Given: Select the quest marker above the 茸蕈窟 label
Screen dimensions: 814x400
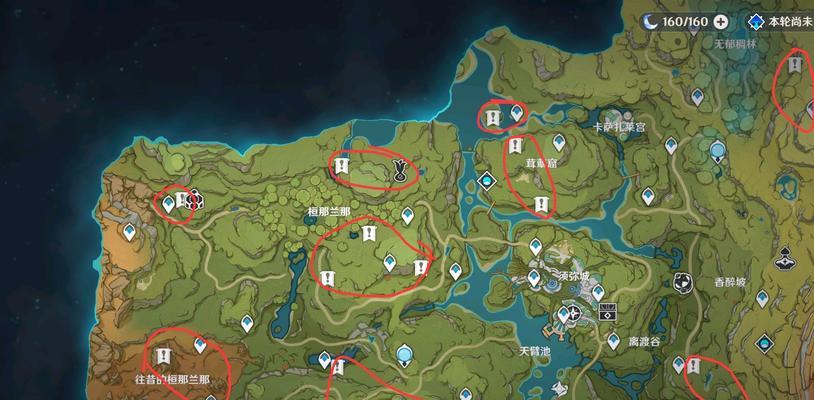Looking at the screenshot, I should pos(516,146).
